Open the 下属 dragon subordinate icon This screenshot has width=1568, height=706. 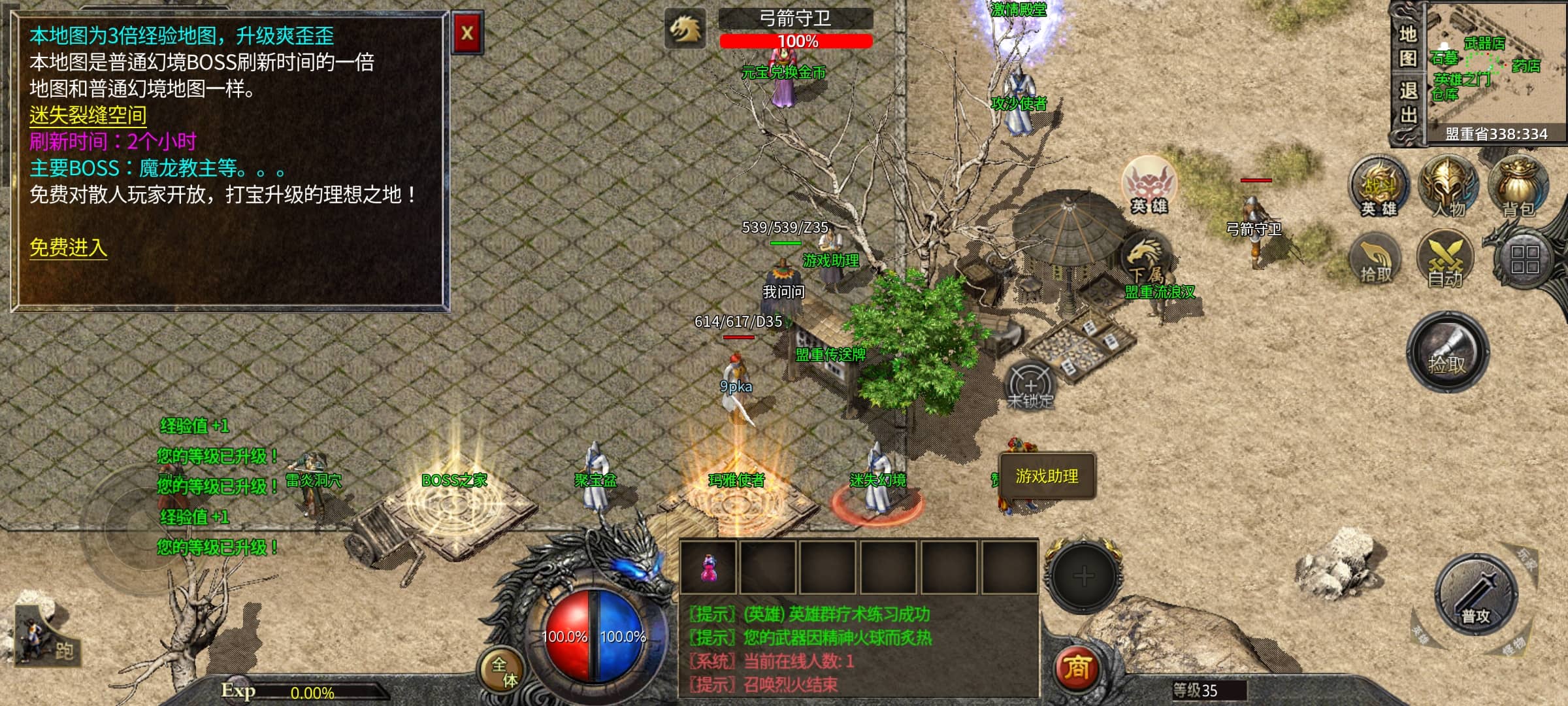(x=1145, y=260)
